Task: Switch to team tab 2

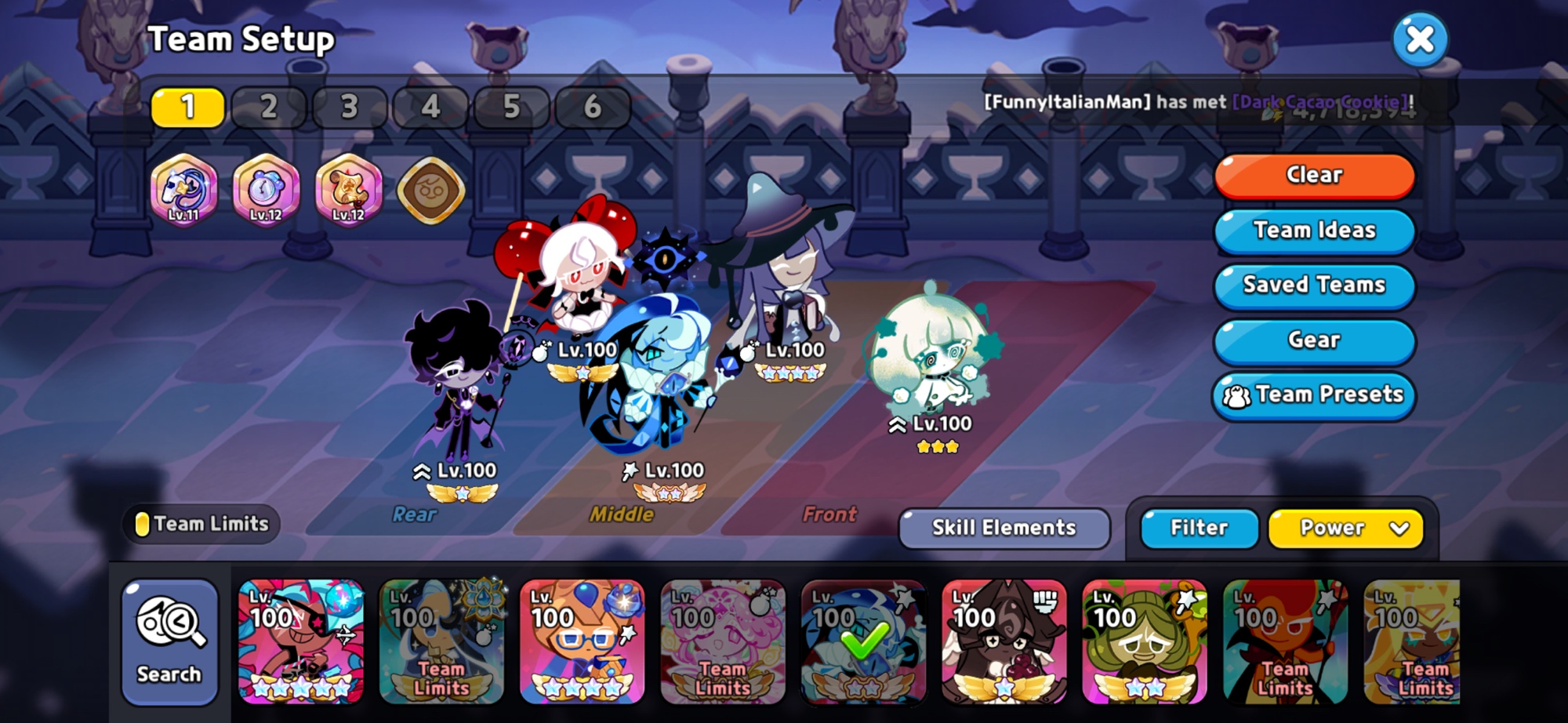Action: (268, 107)
